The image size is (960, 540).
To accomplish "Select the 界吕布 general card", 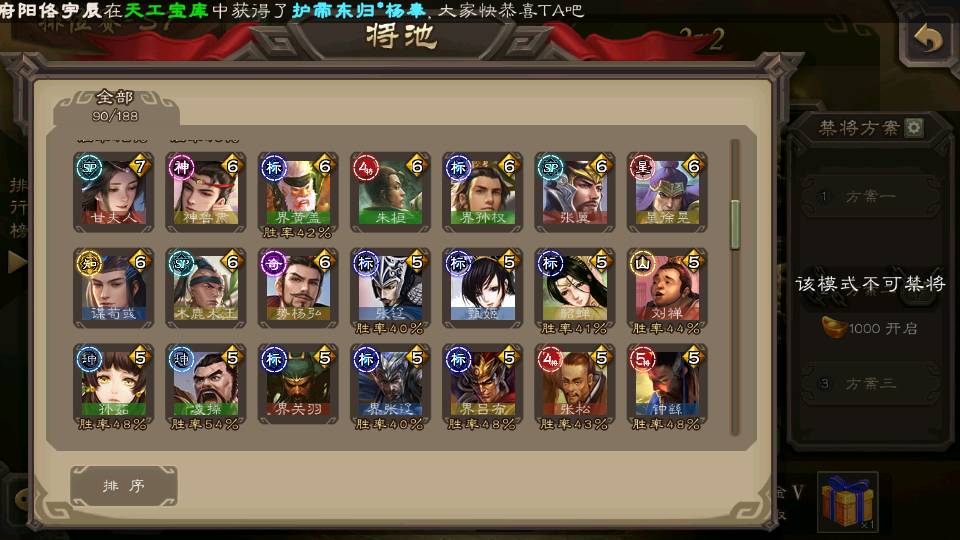I will pyautogui.click(x=481, y=384).
